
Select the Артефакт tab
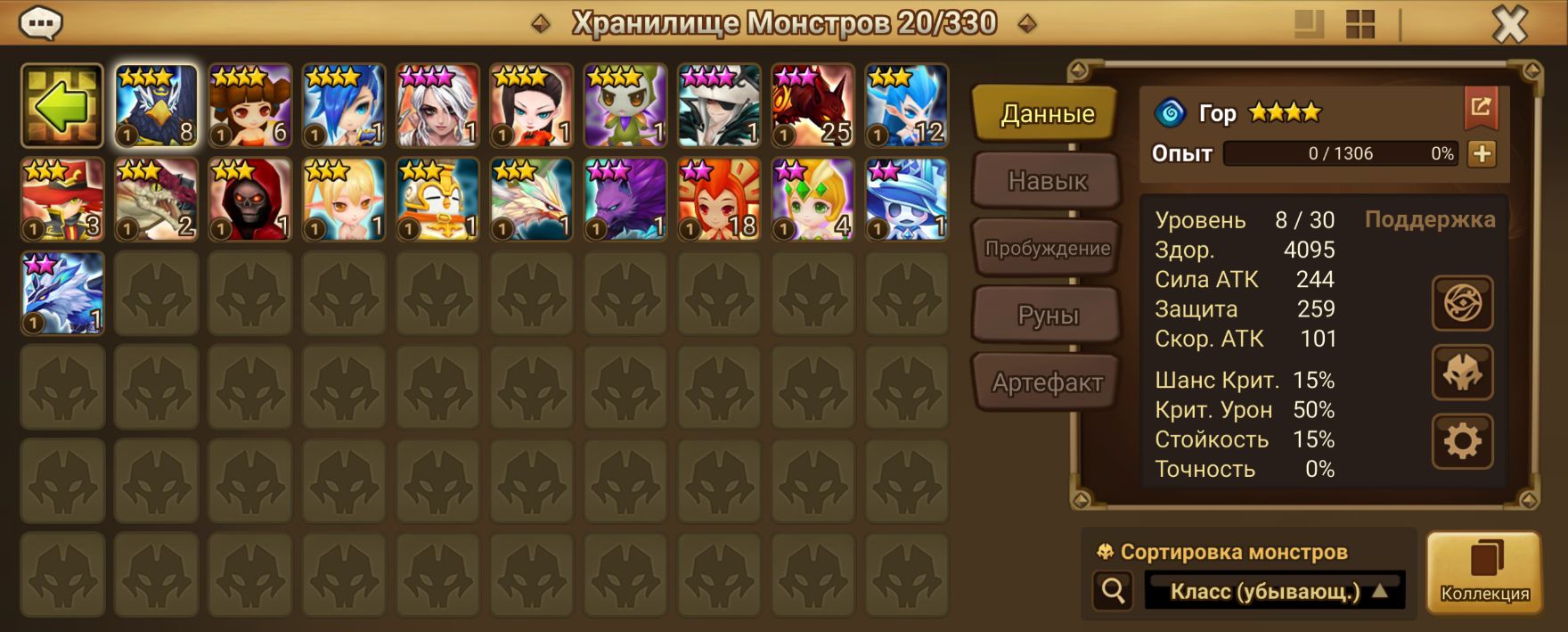click(x=1047, y=383)
